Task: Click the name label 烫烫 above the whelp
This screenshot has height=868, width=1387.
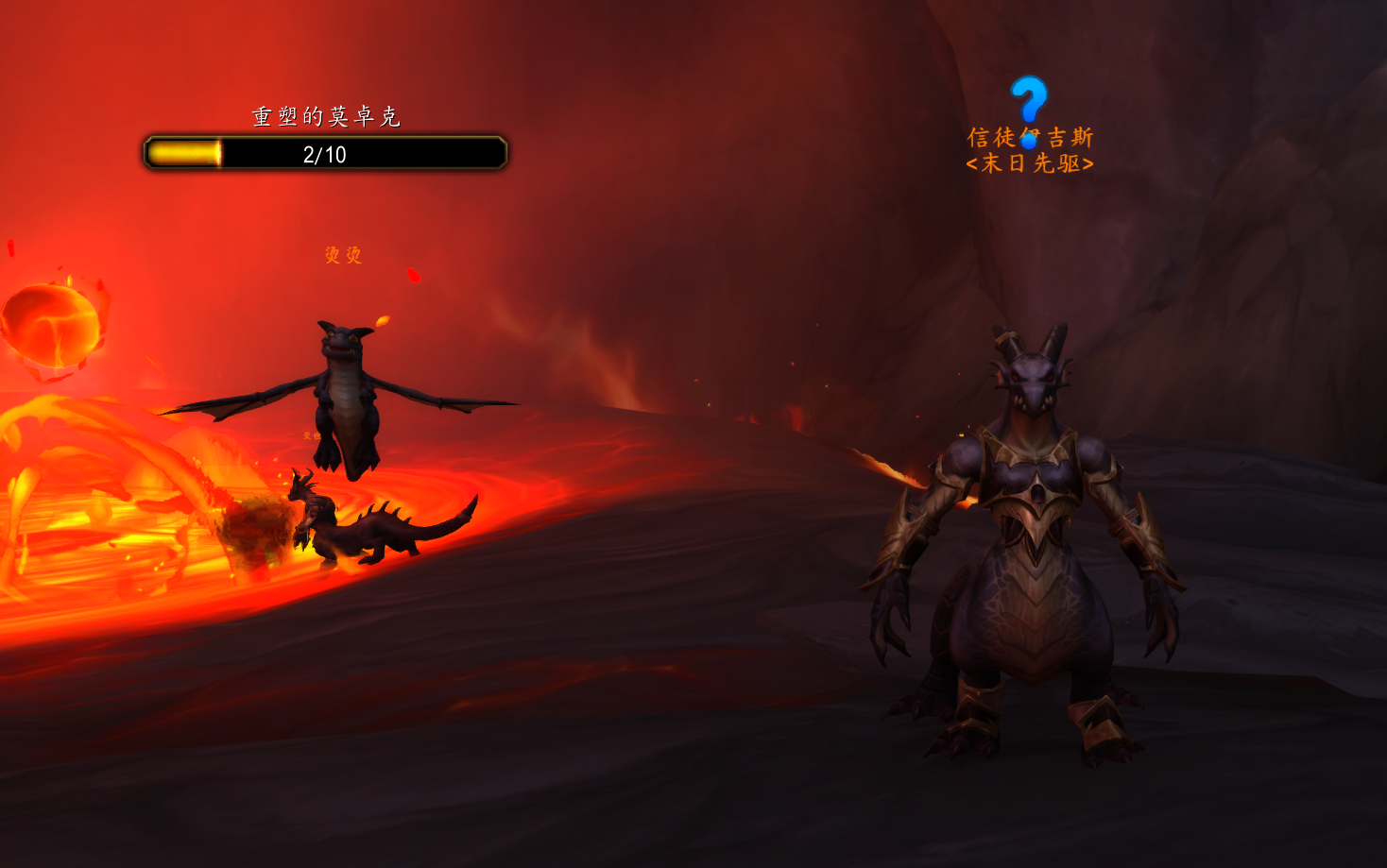Action: (x=345, y=256)
